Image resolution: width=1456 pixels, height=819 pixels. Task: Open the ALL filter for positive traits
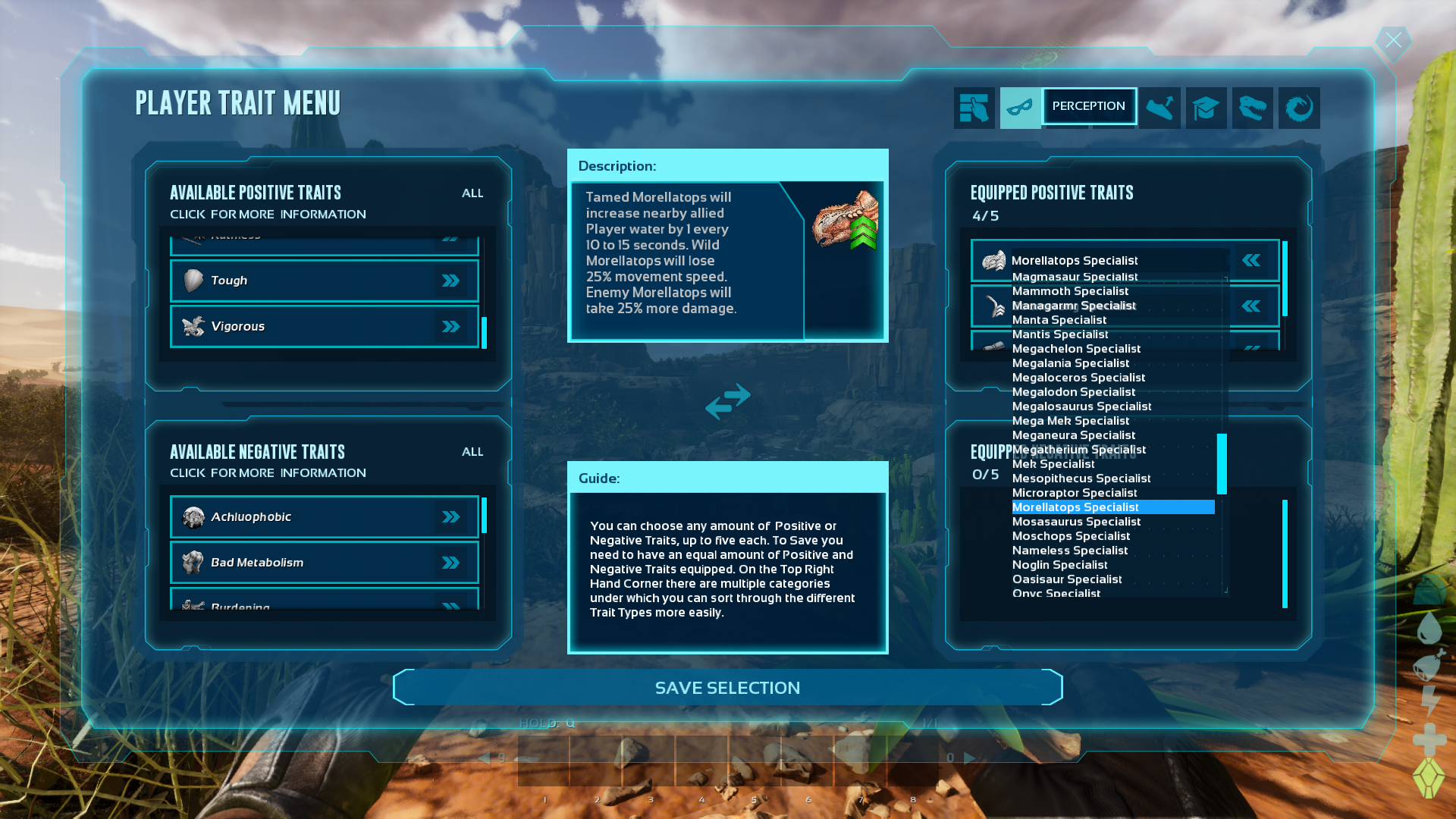[x=472, y=193]
